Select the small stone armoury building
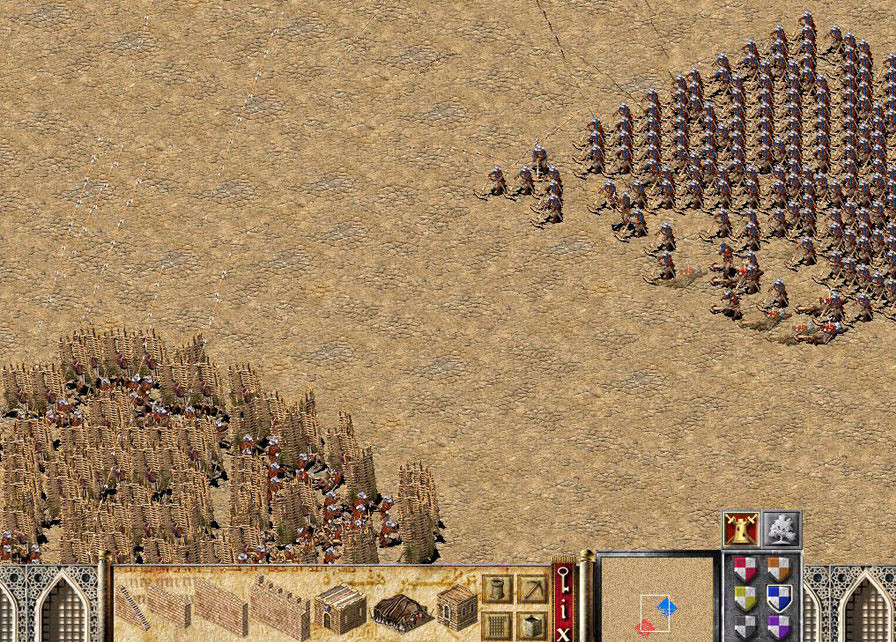This screenshot has height=642, width=896. pos(456,606)
